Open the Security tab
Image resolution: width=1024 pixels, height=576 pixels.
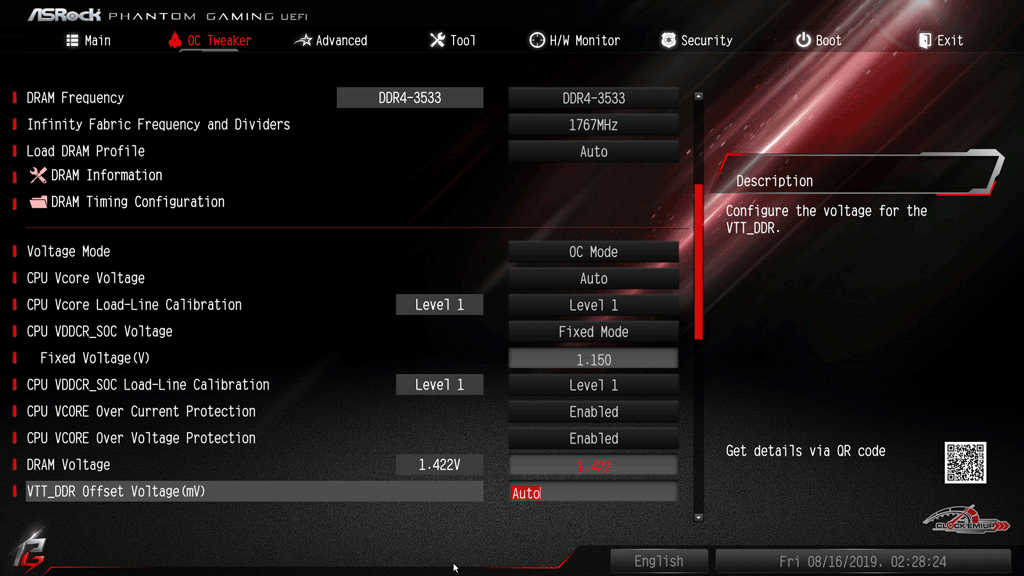[x=696, y=41]
